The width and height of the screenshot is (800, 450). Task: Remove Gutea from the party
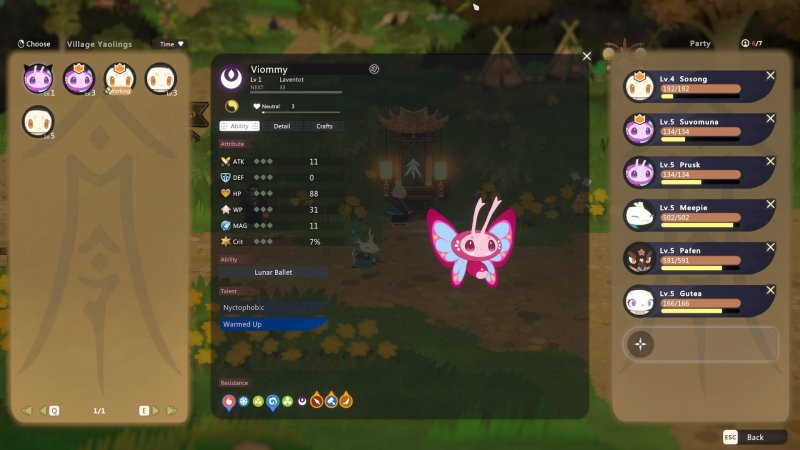(770, 291)
